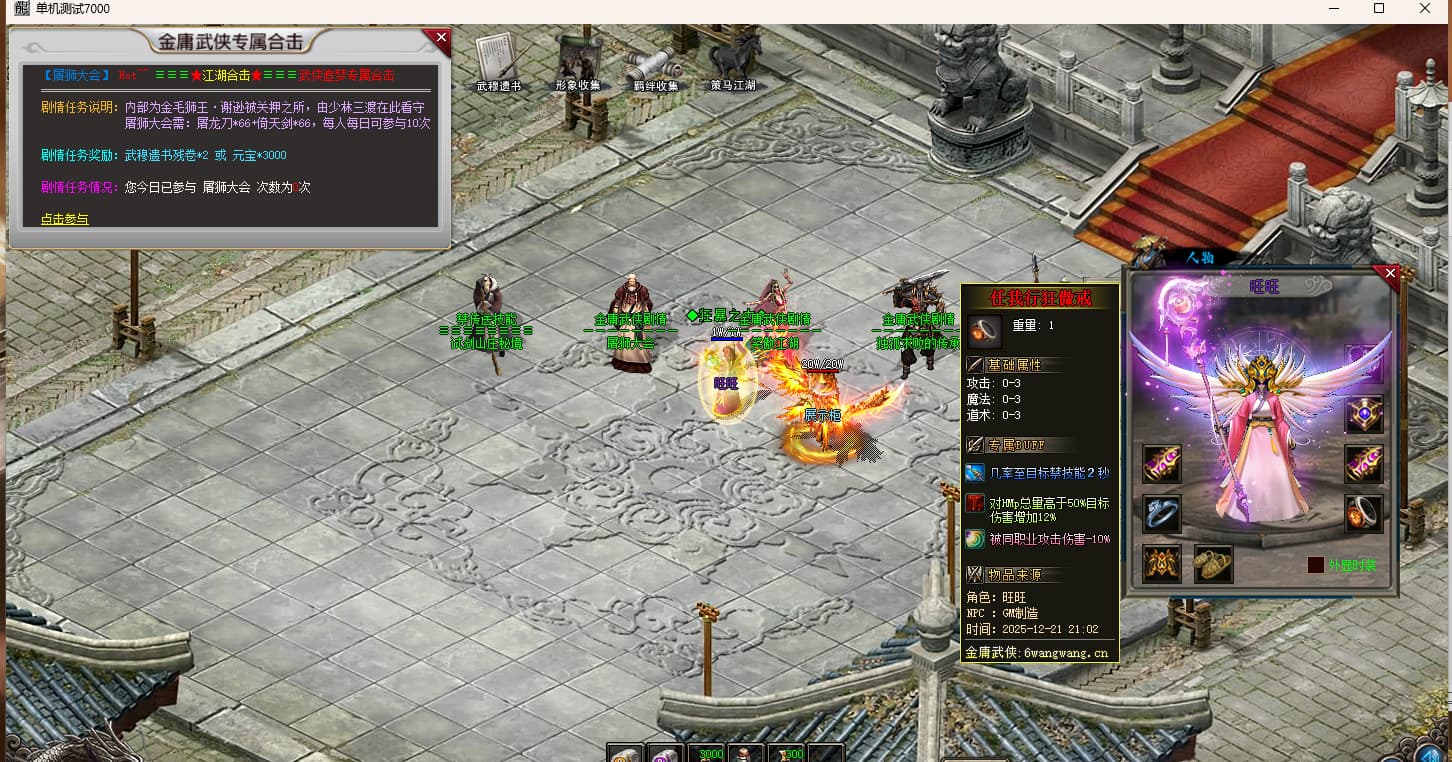Select the golden boots equipment slot
Image resolution: width=1452 pixels, height=762 pixels.
1213,564
